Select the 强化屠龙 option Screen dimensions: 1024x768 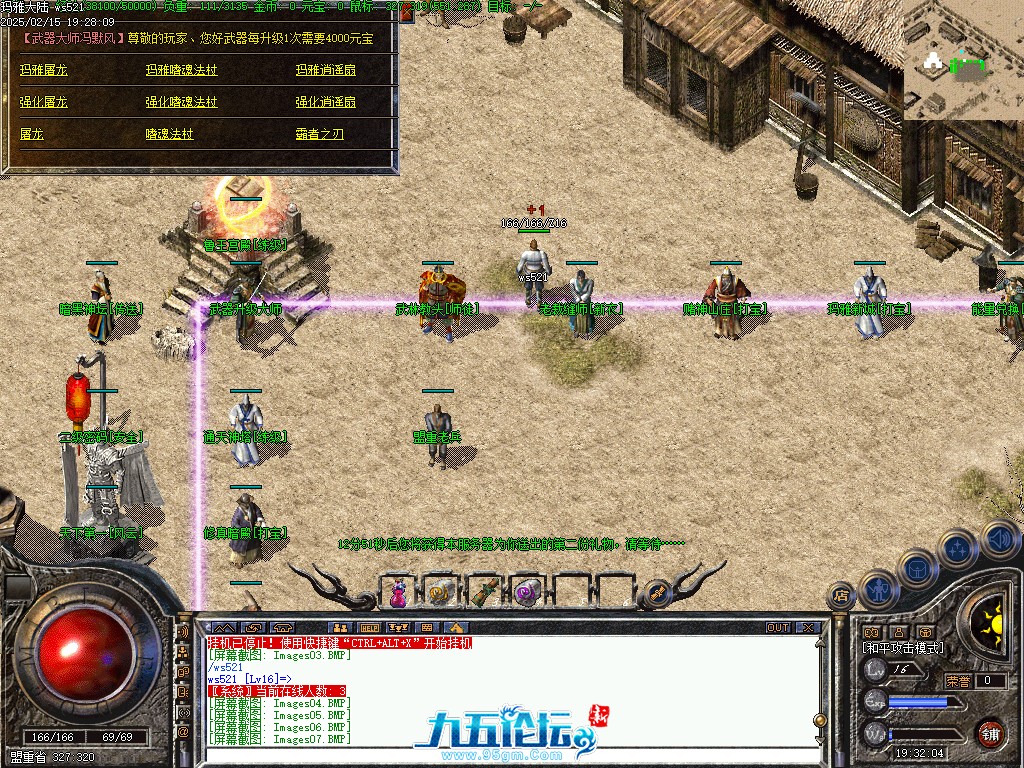[x=44, y=102]
